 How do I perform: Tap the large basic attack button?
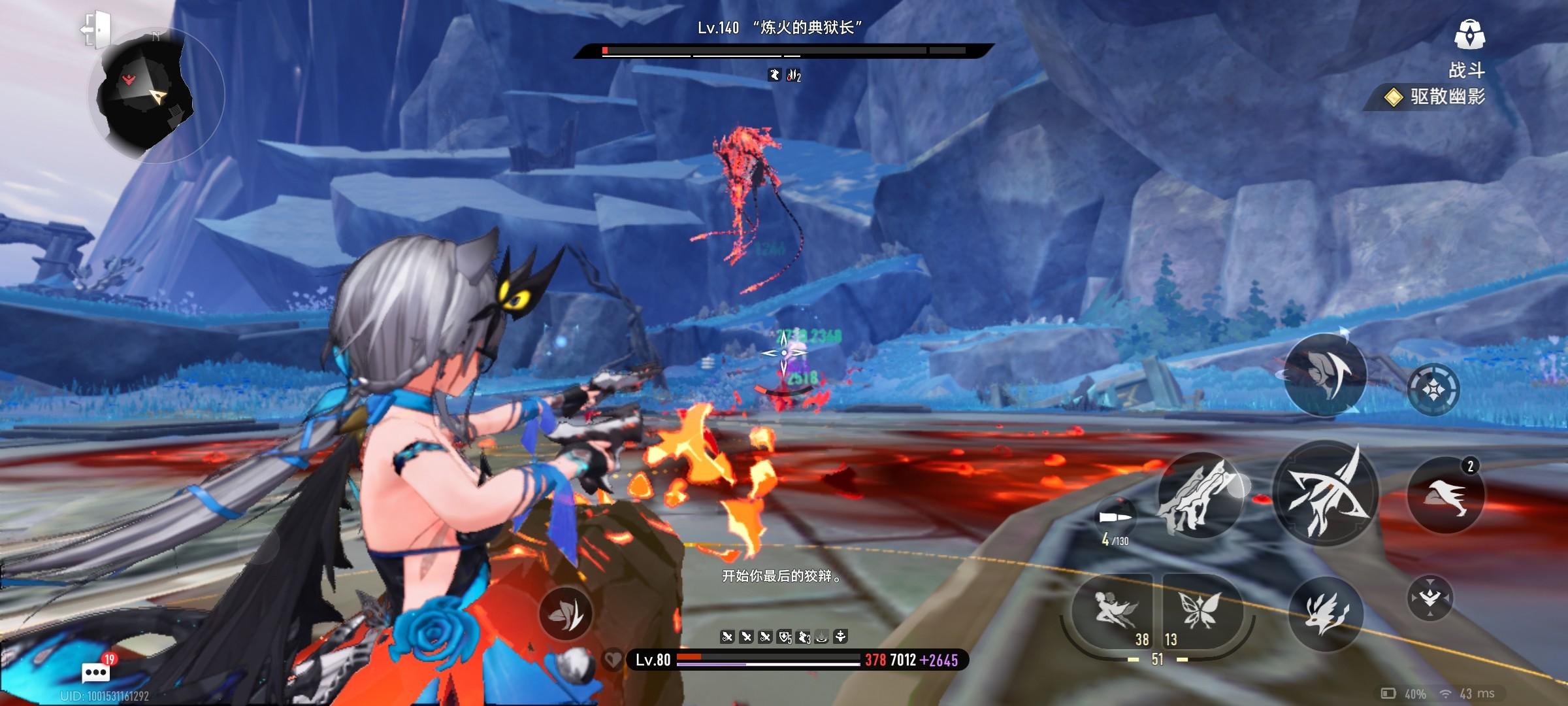[1326, 495]
